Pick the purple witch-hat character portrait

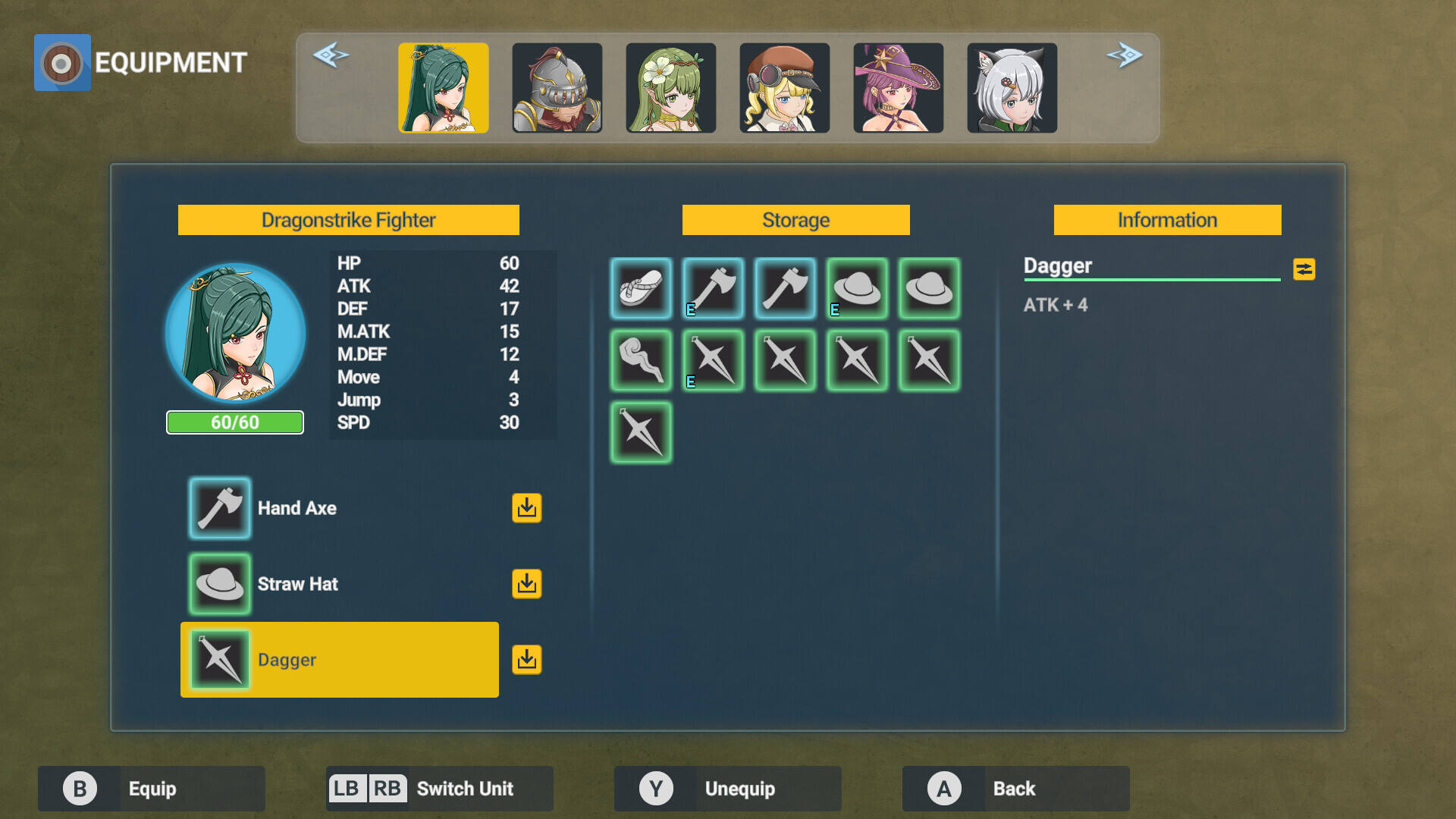(899, 88)
